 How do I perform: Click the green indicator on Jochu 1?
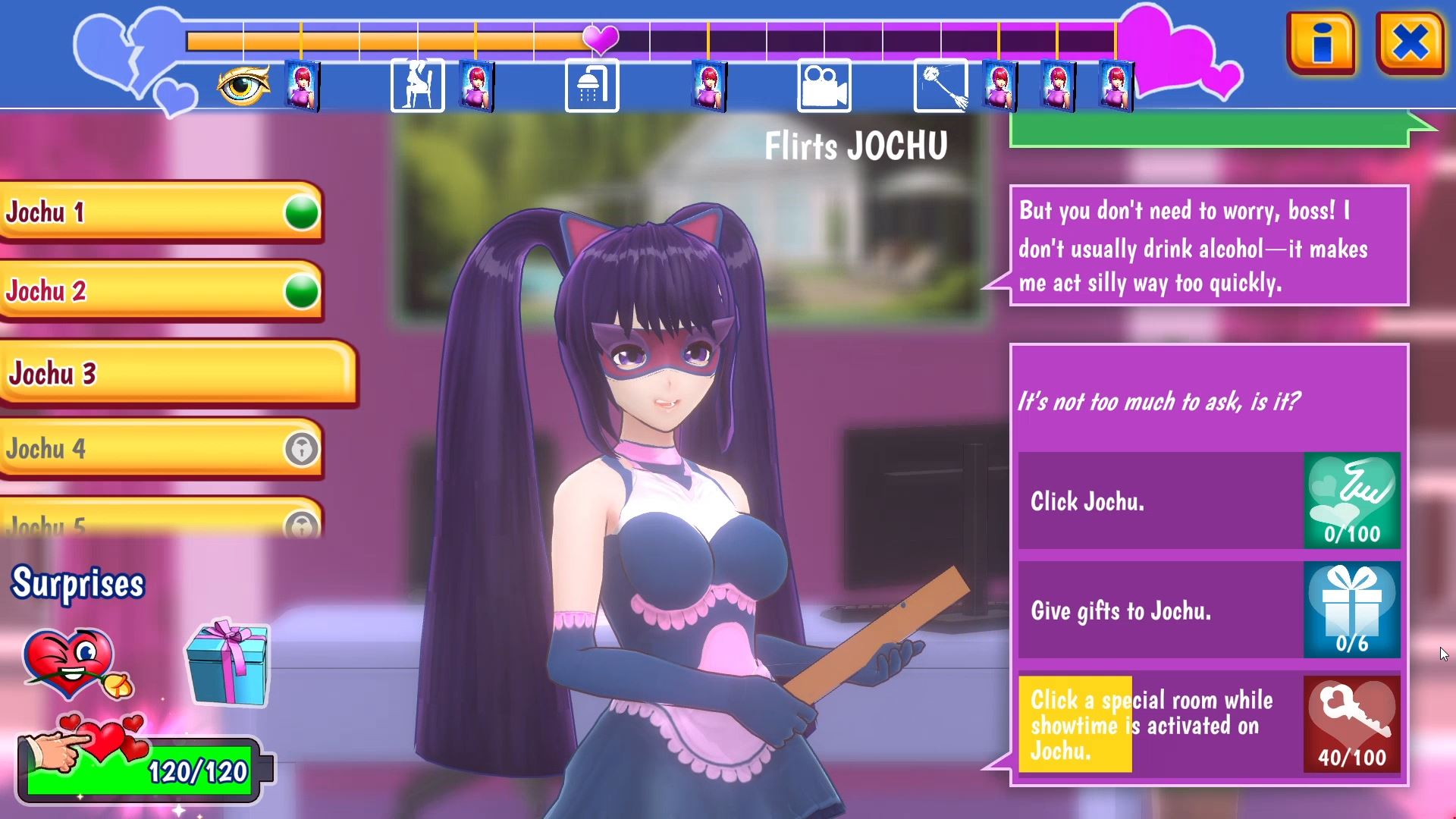(x=300, y=213)
